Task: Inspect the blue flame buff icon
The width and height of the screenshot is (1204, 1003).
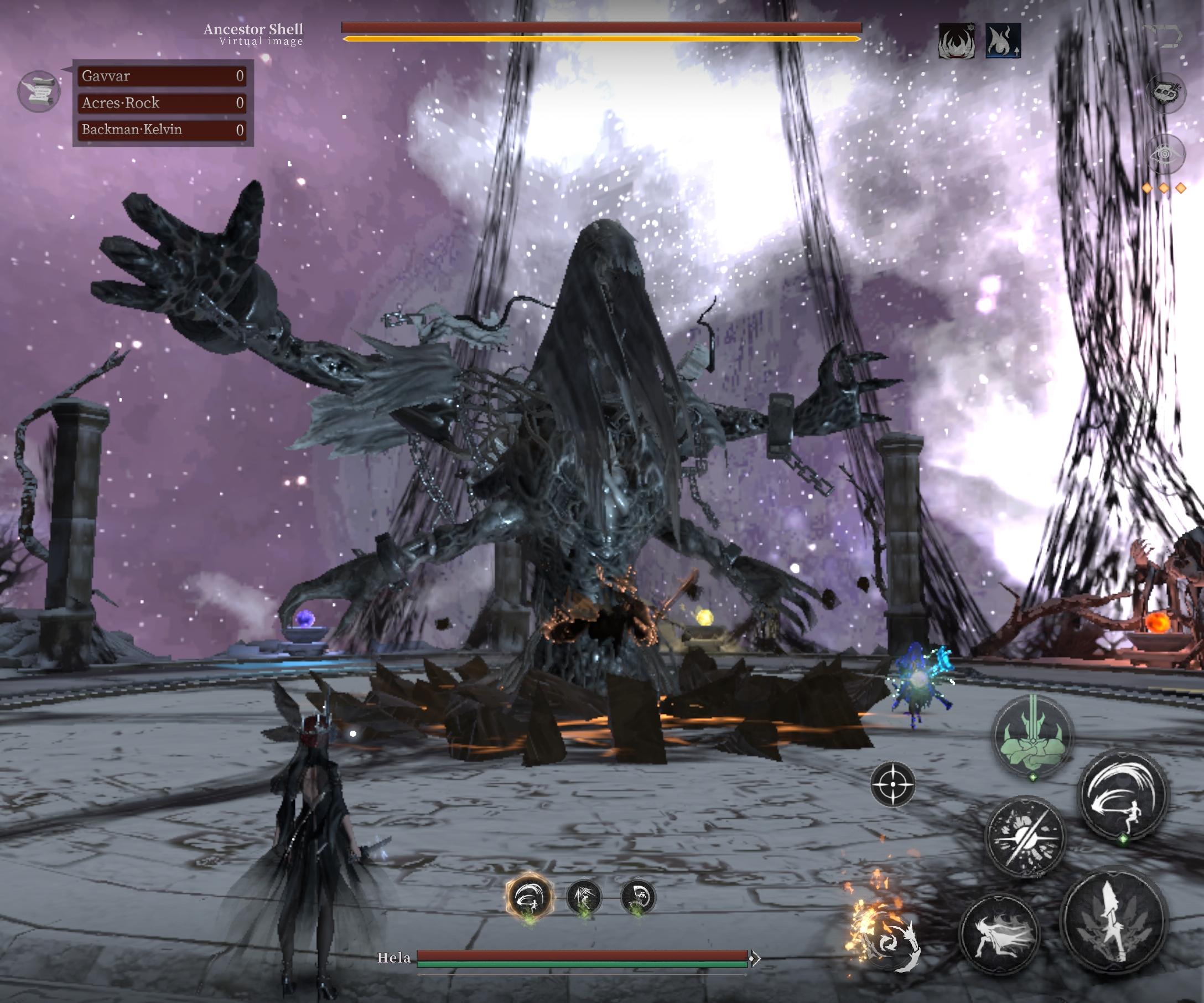Action: pos(1003,41)
